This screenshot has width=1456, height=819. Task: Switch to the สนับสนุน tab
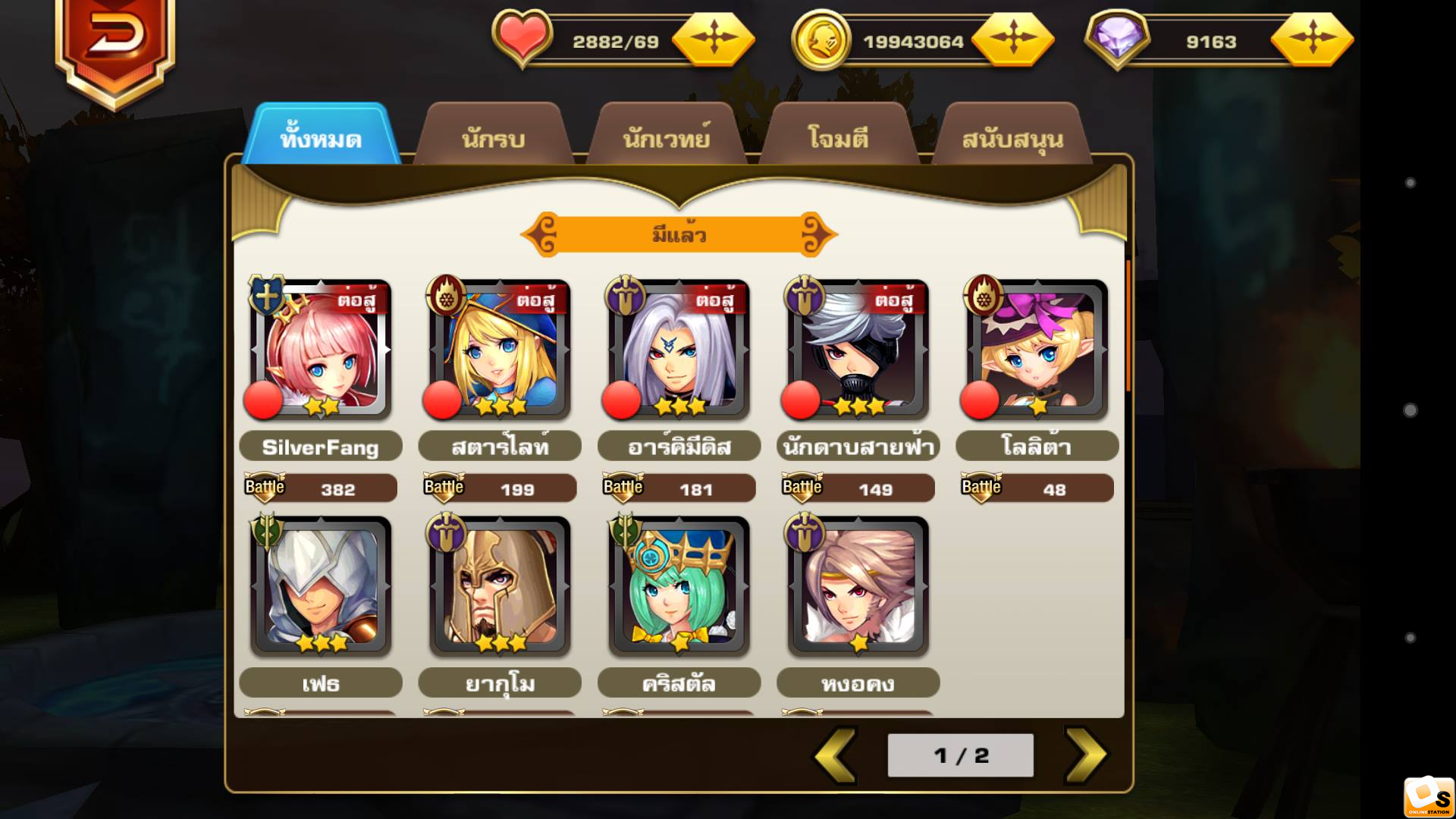(1012, 137)
